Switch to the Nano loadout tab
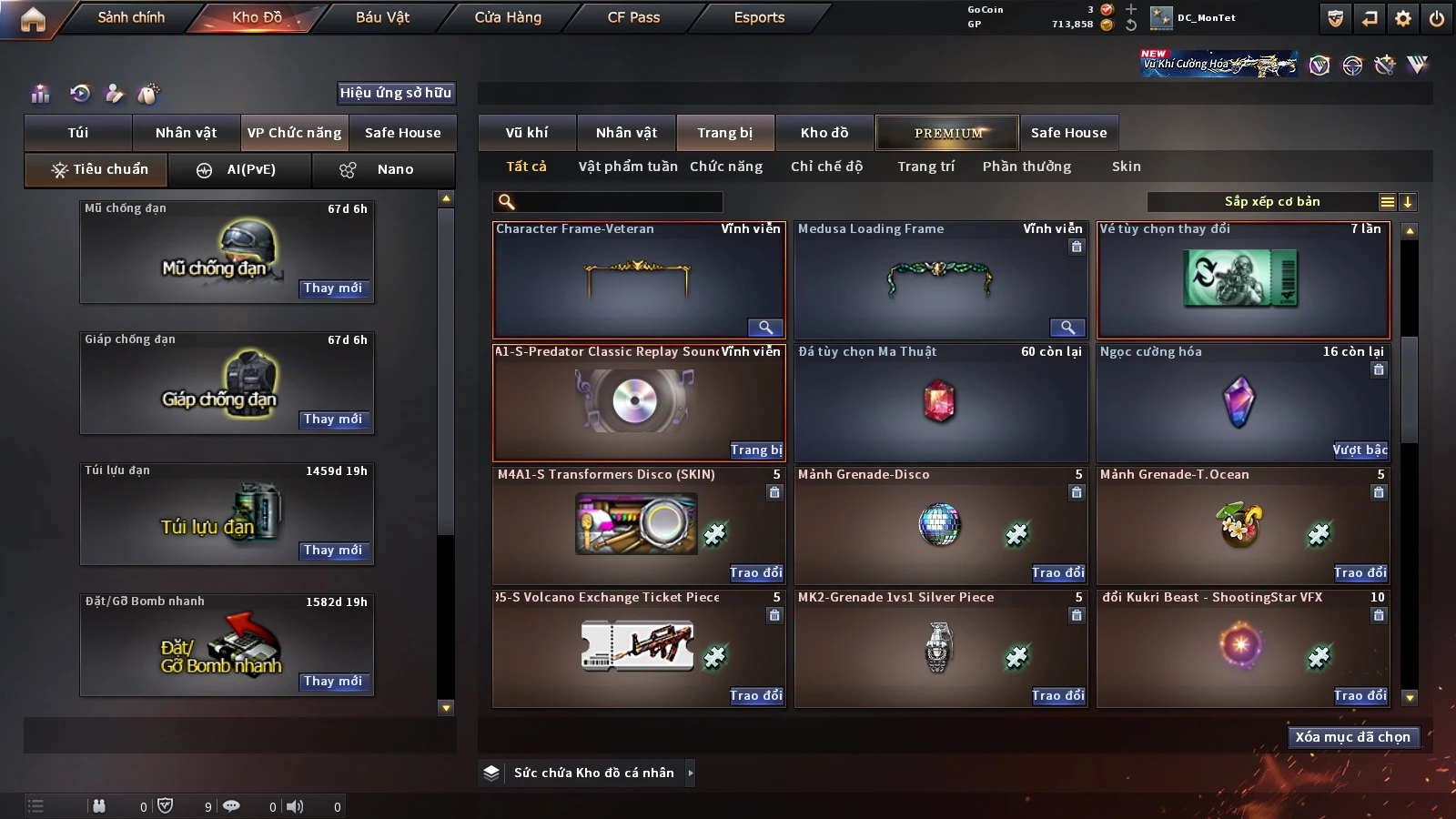1456x819 pixels. (383, 170)
